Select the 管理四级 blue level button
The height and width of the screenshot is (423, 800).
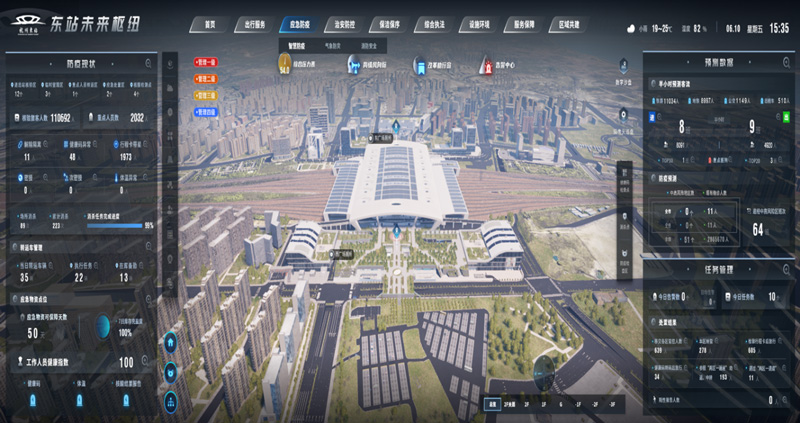tap(207, 112)
